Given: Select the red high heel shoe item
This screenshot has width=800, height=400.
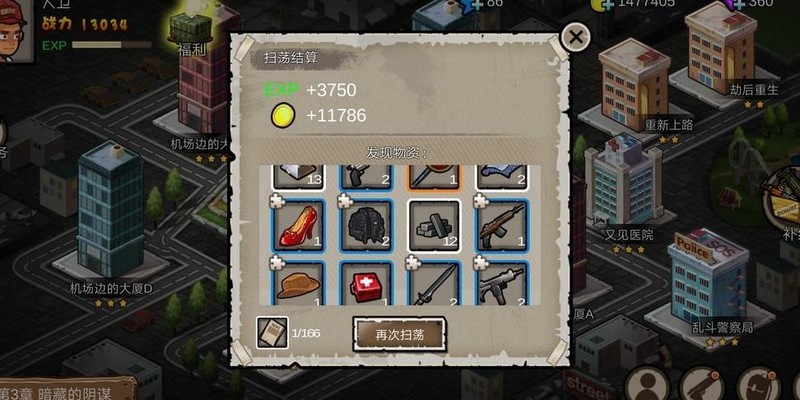Looking at the screenshot, I should 299,225.
